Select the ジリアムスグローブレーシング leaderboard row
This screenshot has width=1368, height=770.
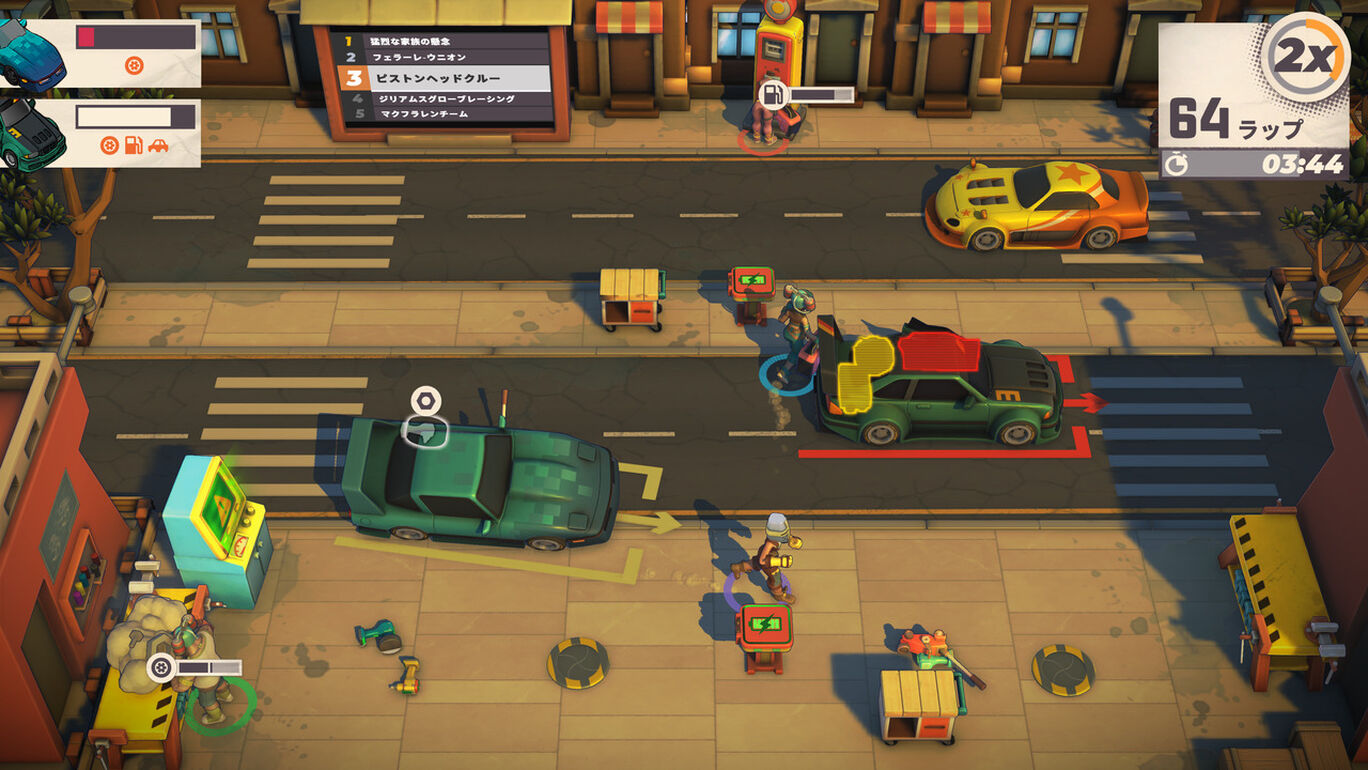click(445, 99)
